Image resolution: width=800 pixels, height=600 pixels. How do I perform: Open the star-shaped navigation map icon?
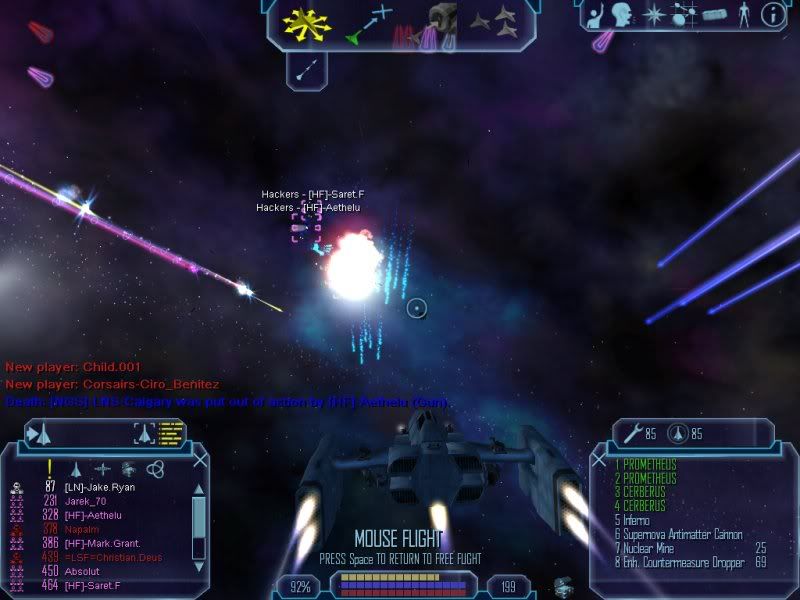653,14
